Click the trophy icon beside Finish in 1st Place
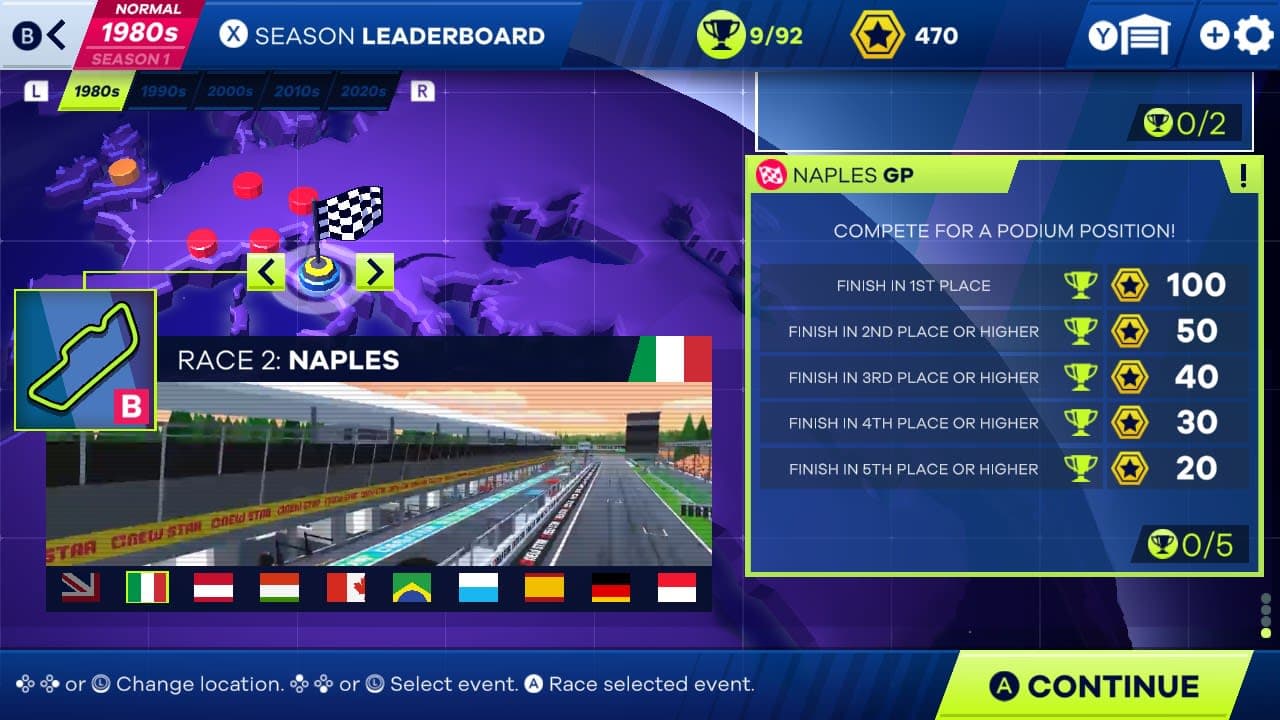The height and width of the screenshot is (720, 1280). 1079,285
